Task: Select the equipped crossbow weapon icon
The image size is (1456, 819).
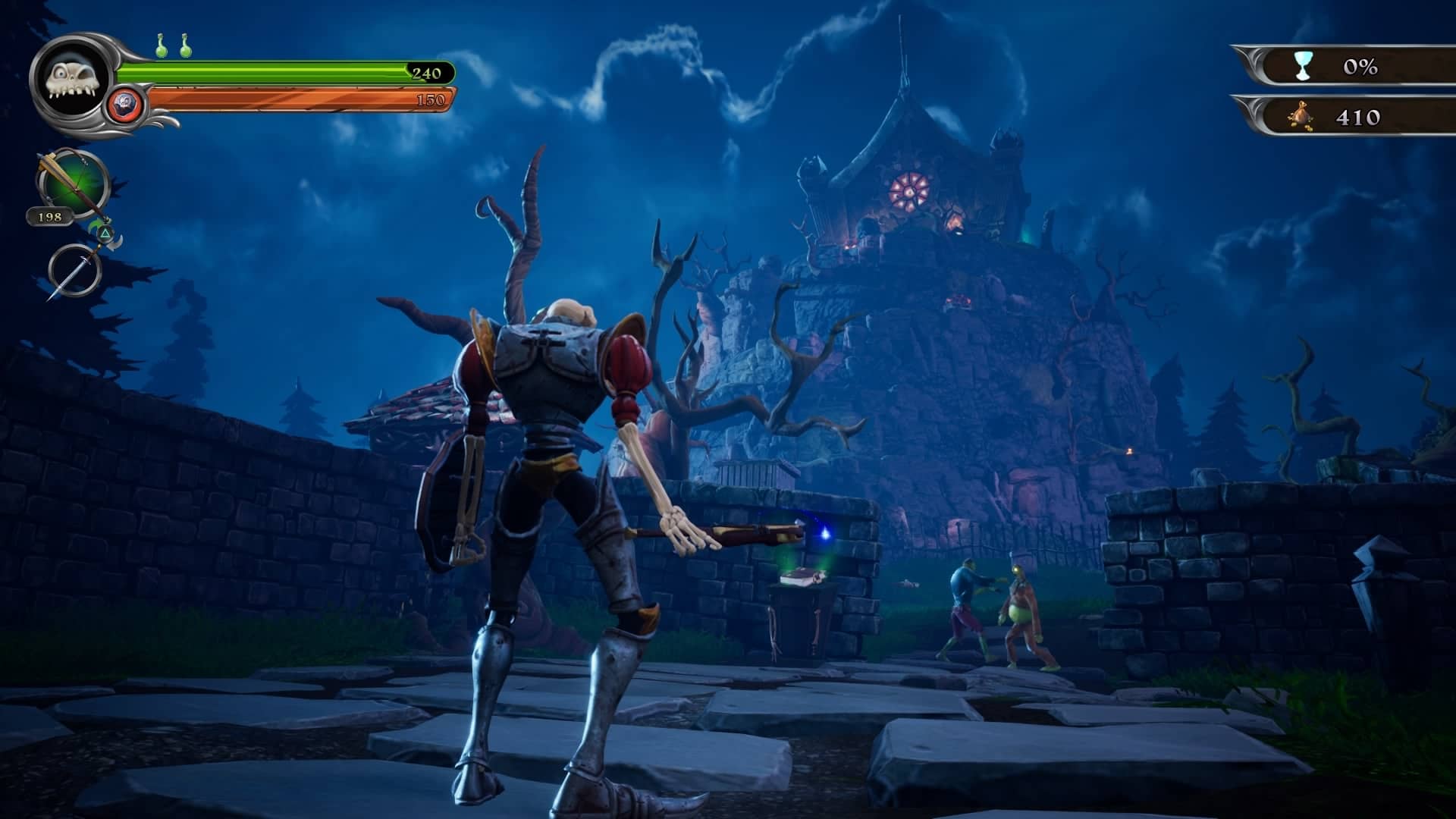Action: [x=74, y=184]
